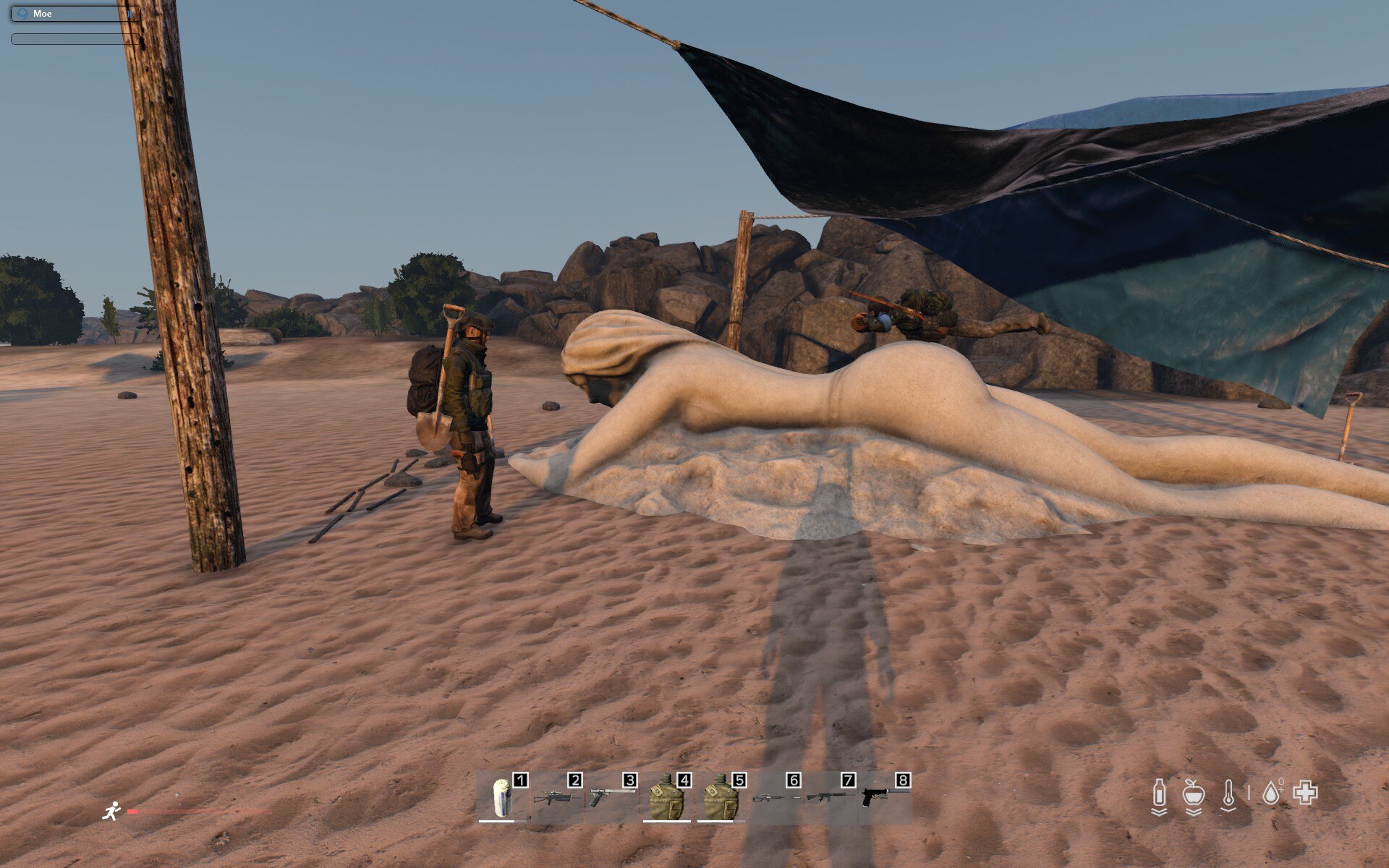
Task: Switch to the assault rifle in slot 7
Action: [x=831, y=798]
